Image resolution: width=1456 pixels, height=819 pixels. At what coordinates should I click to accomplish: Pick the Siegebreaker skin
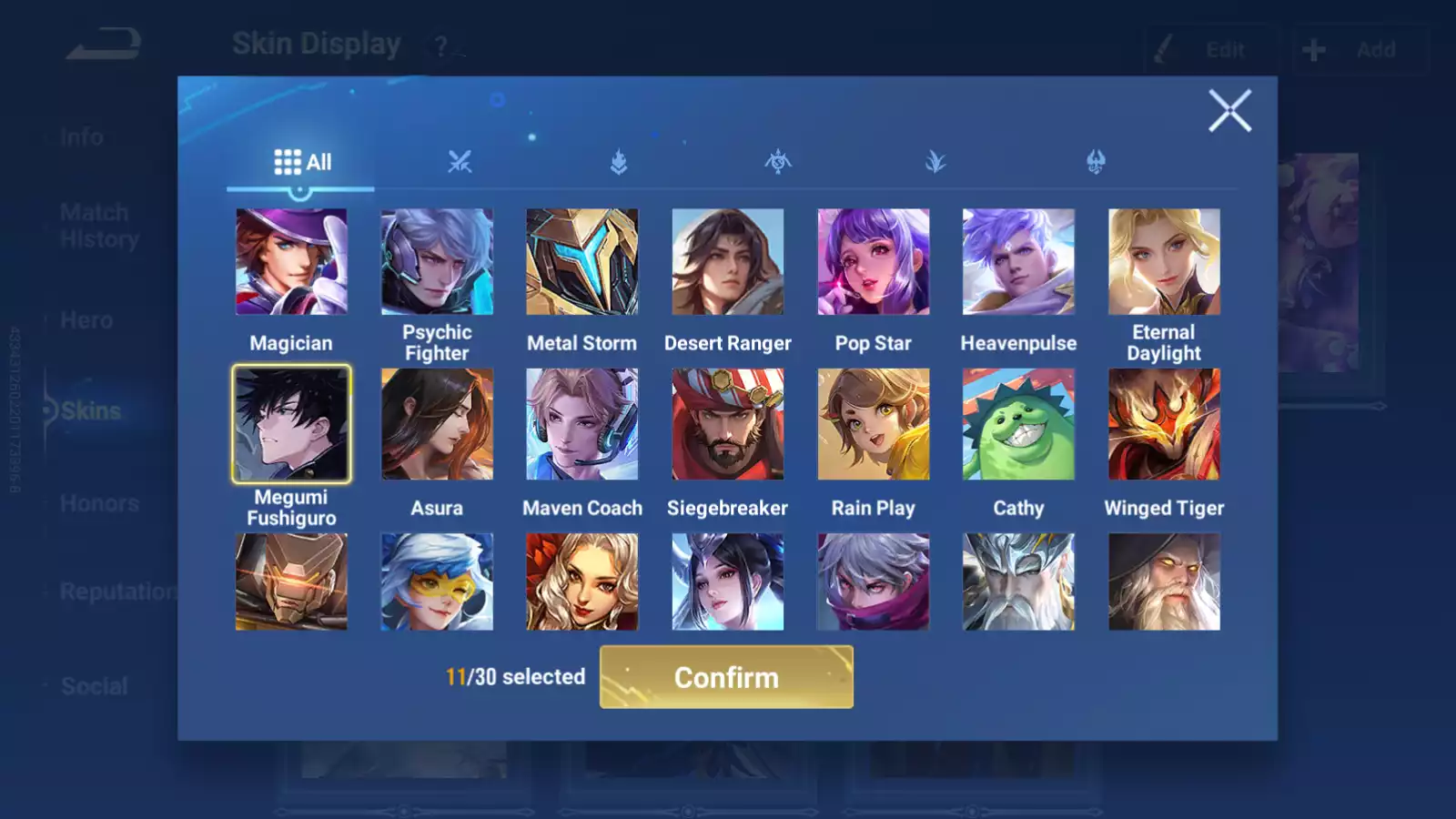click(728, 424)
